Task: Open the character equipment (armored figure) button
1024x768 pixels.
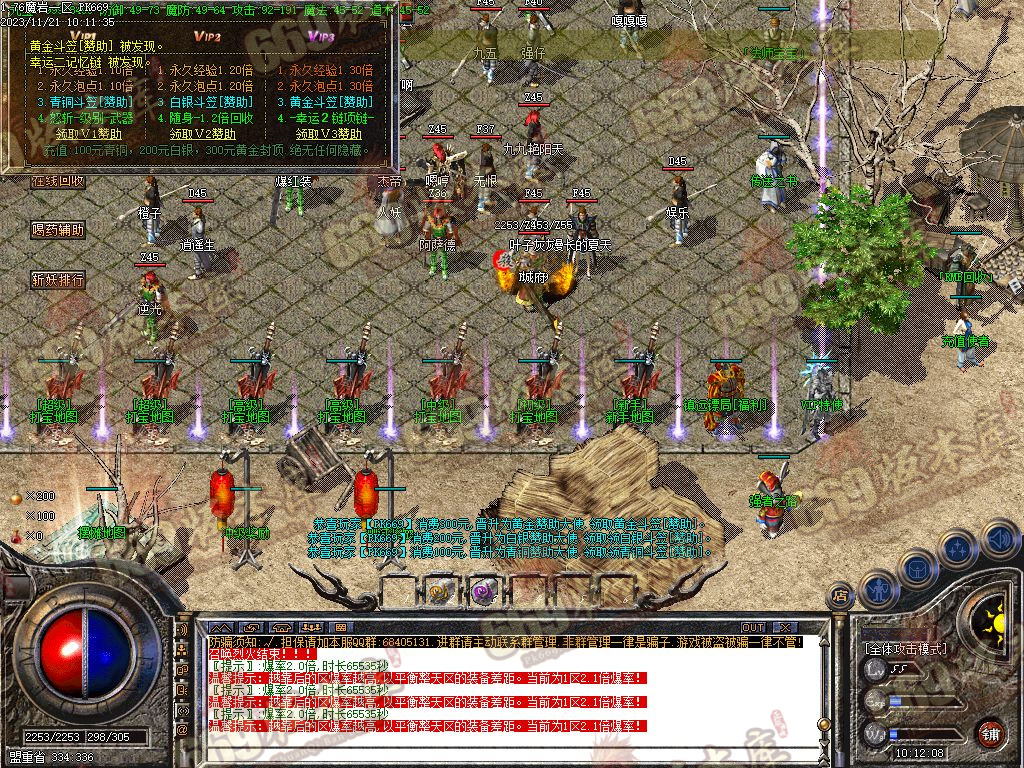Action: tap(878, 590)
